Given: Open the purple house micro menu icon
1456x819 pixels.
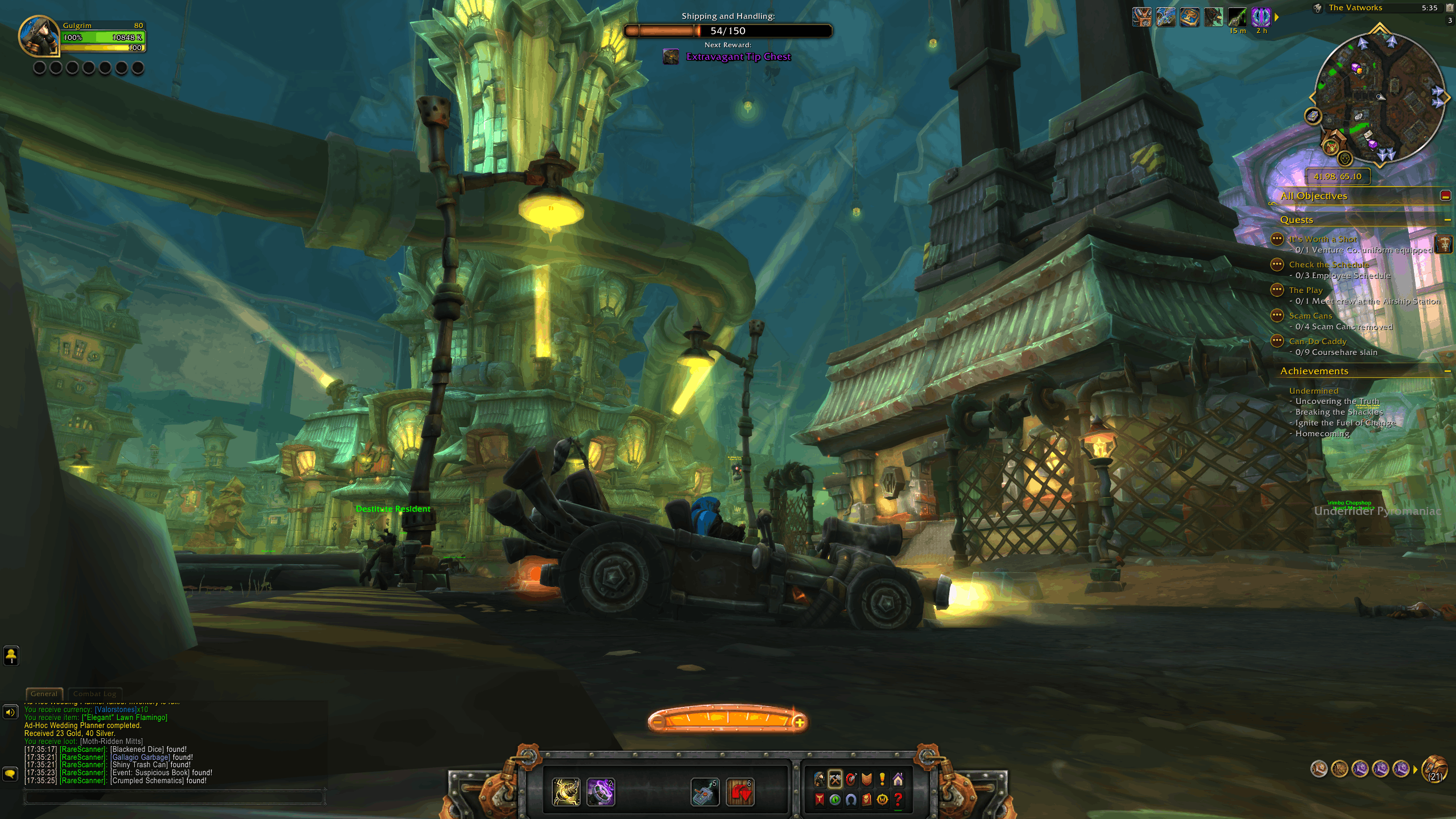Looking at the screenshot, I should point(898,779).
